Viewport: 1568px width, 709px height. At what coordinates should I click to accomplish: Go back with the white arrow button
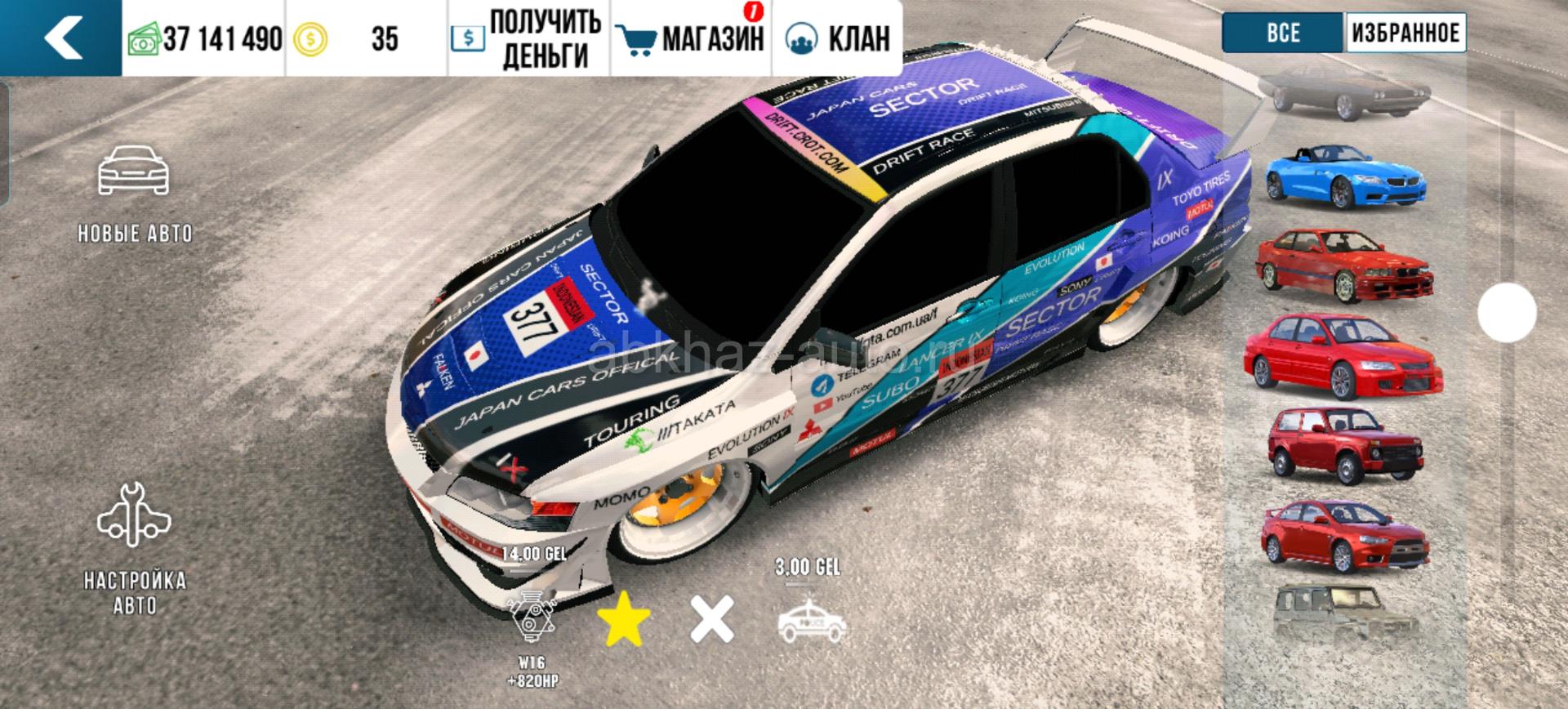click(62, 38)
